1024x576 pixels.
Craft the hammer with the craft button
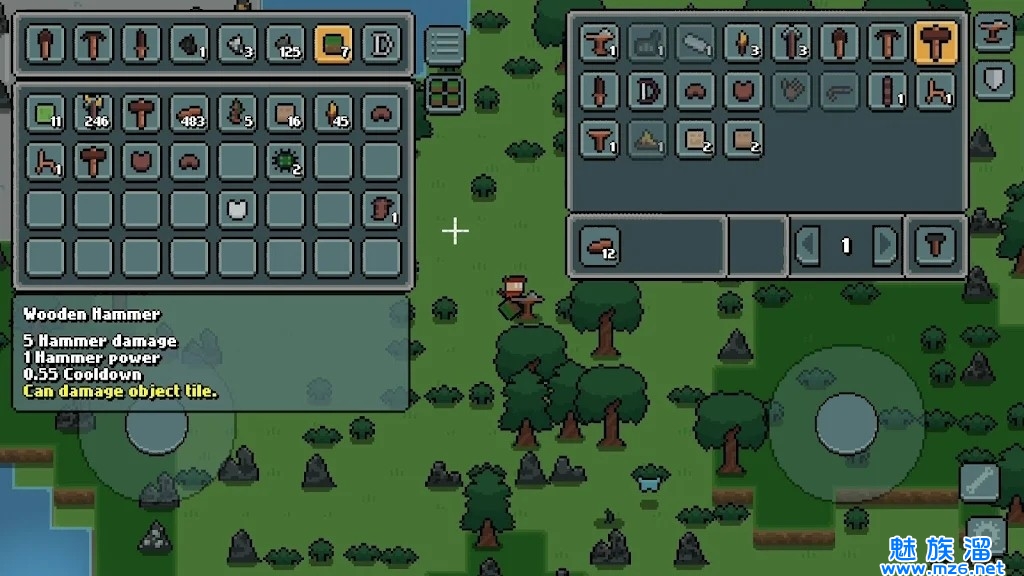coord(936,245)
